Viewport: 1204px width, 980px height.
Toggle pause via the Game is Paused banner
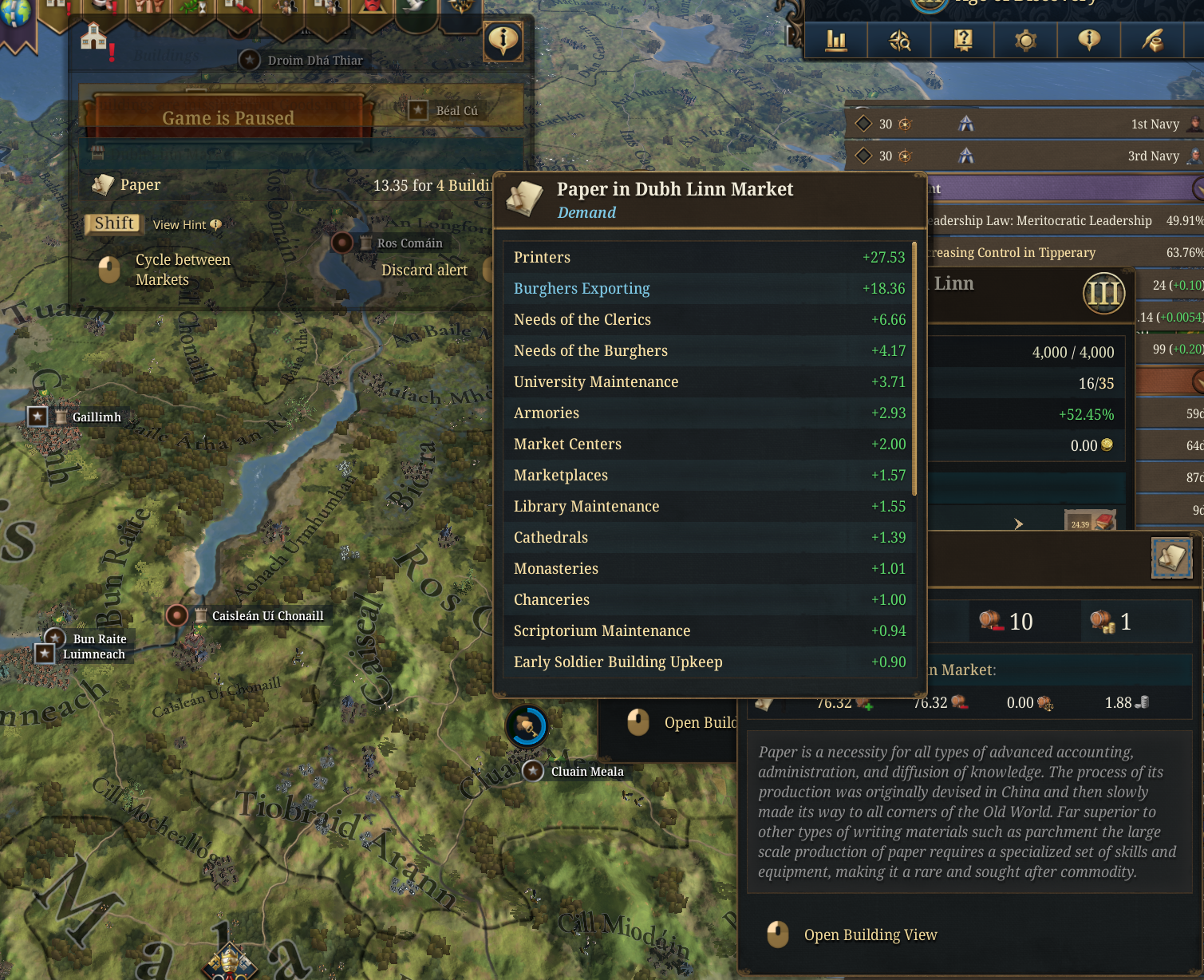click(x=229, y=117)
